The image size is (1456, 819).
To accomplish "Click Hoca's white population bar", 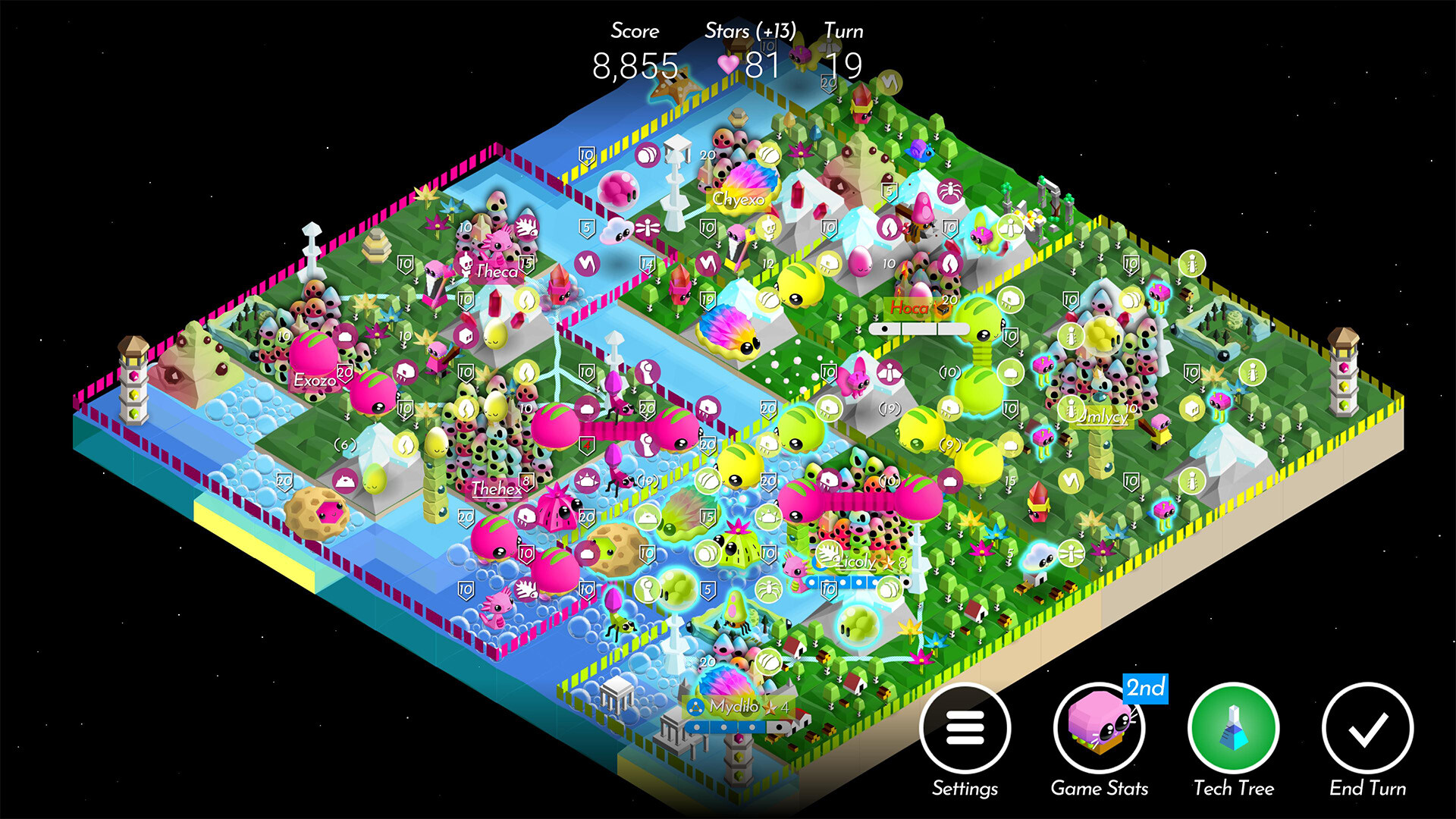I will tap(921, 329).
